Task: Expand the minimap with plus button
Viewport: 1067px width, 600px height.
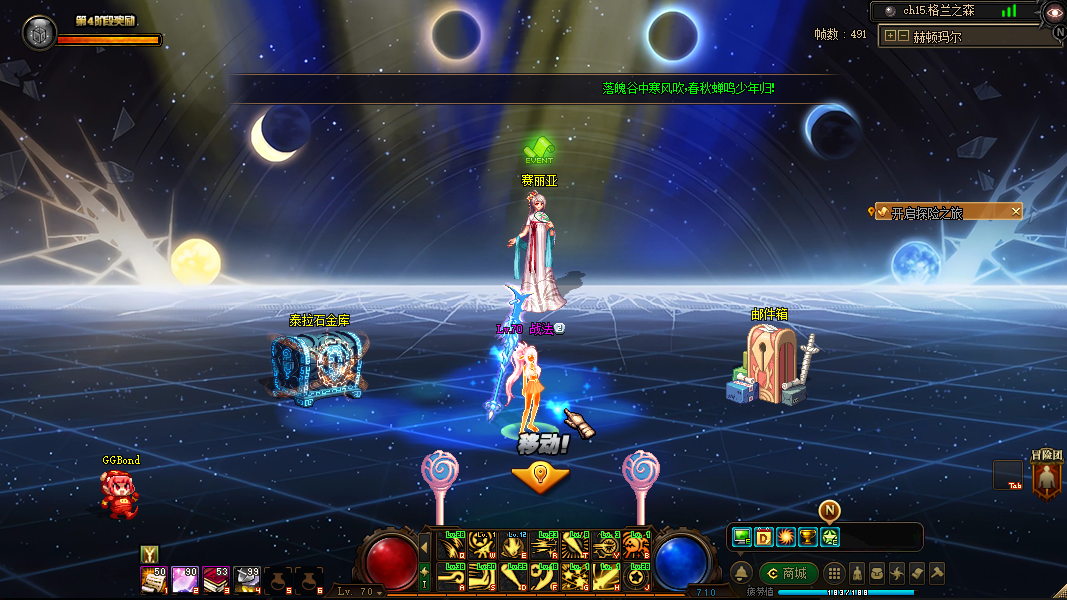Action: coord(890,36)
